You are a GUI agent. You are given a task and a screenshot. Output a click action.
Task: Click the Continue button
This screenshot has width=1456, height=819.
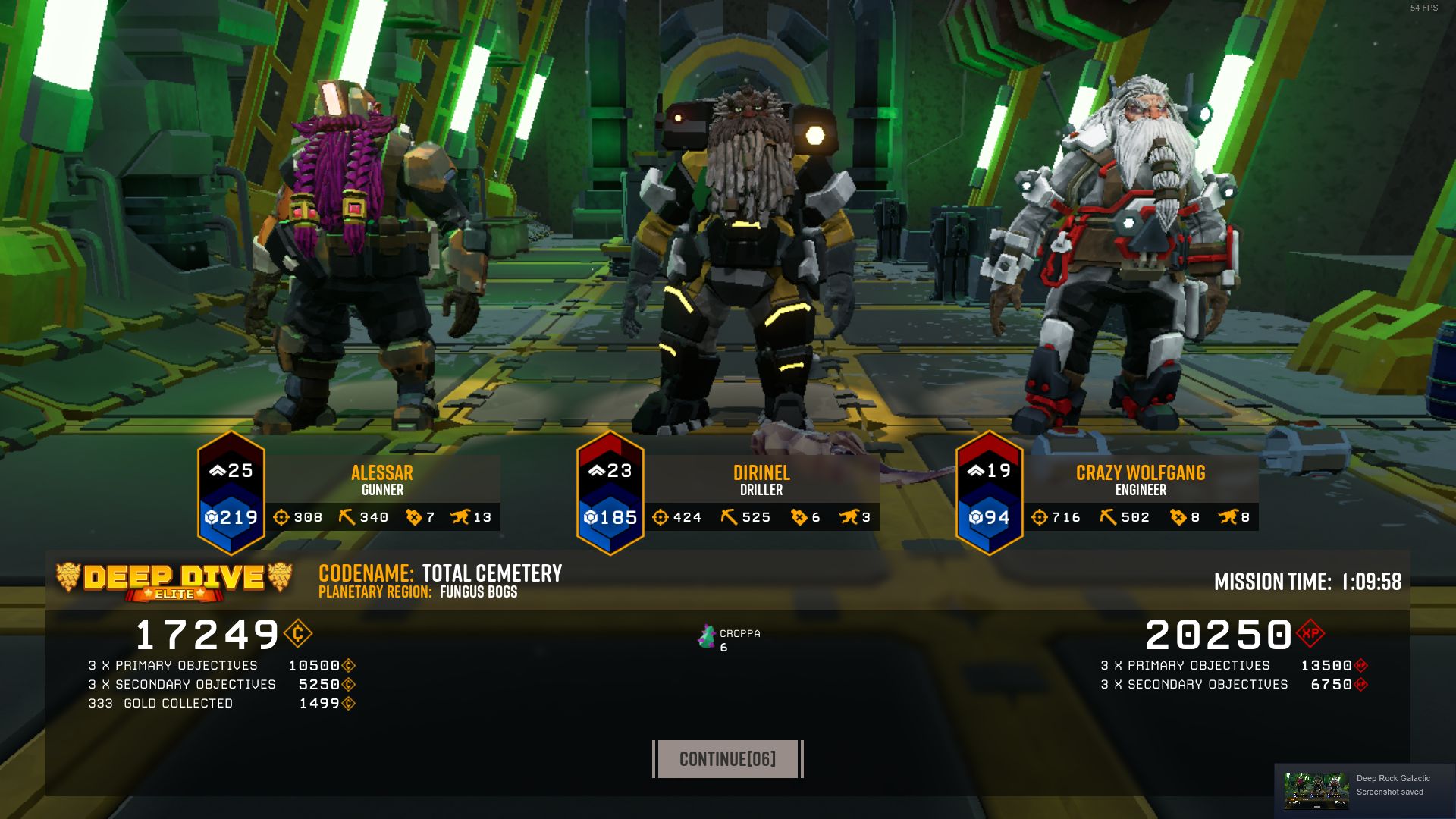point(727,759)
